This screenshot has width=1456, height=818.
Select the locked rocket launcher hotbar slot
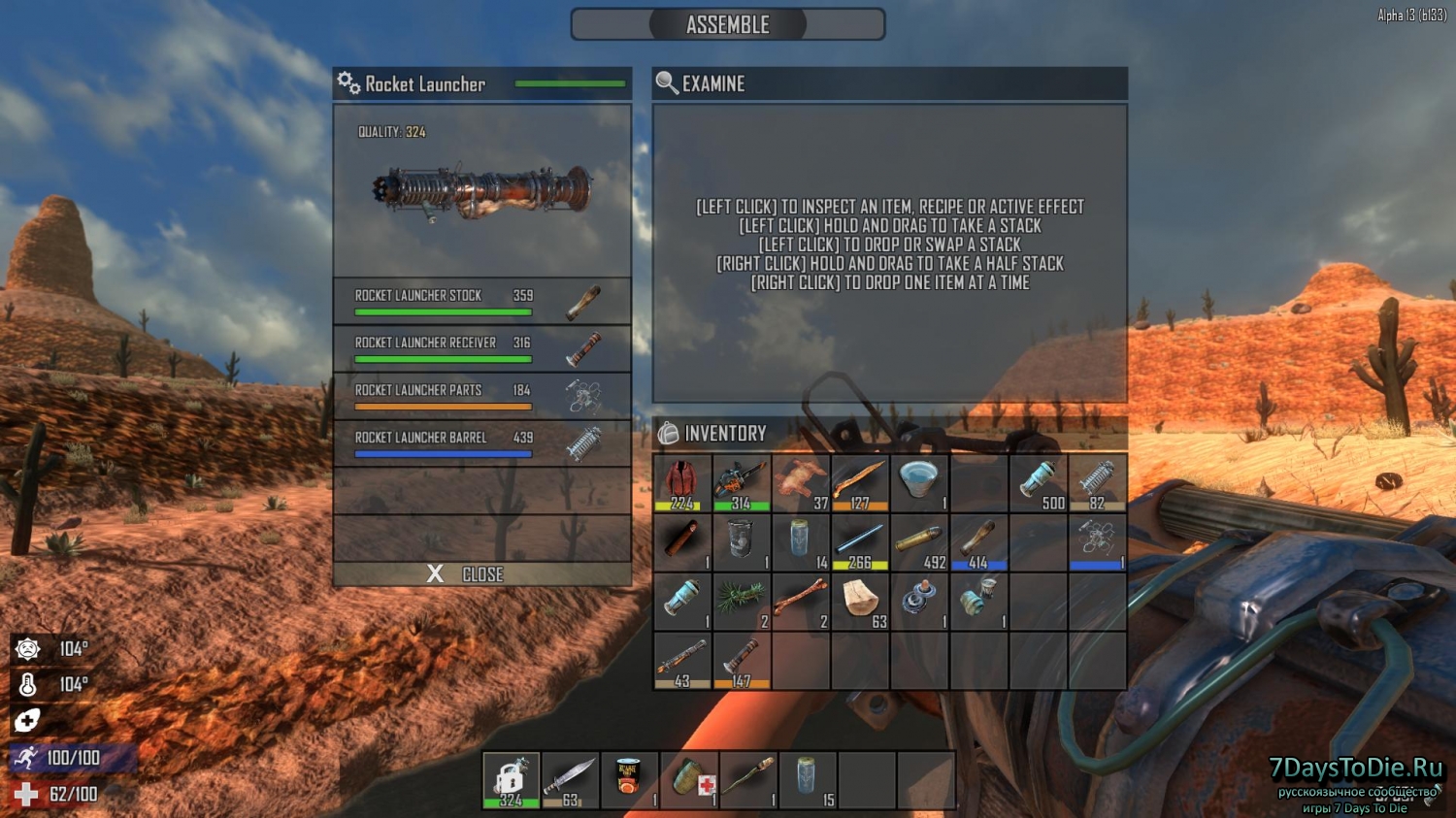512,780
